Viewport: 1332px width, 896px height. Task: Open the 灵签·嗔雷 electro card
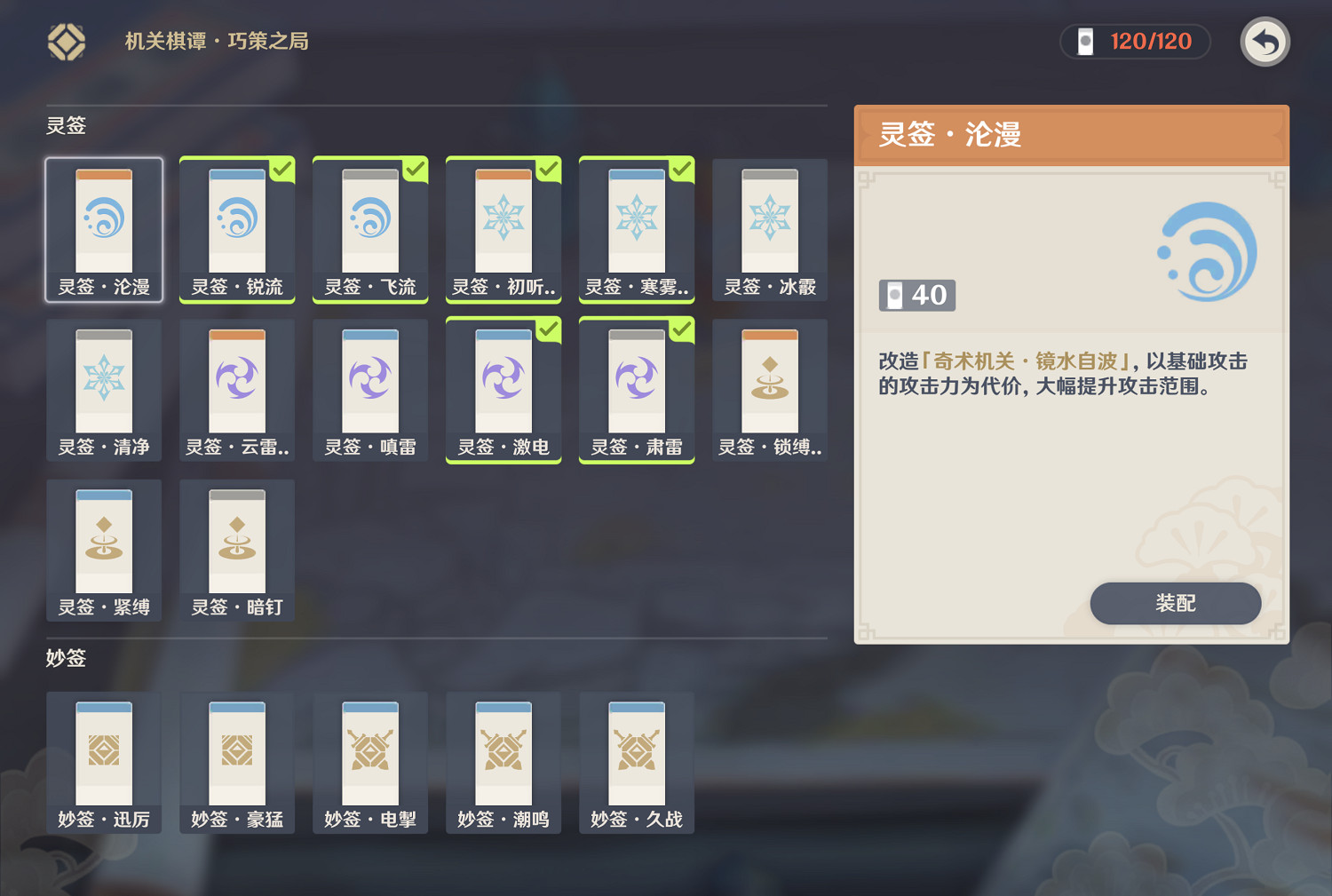coord(370,390)
